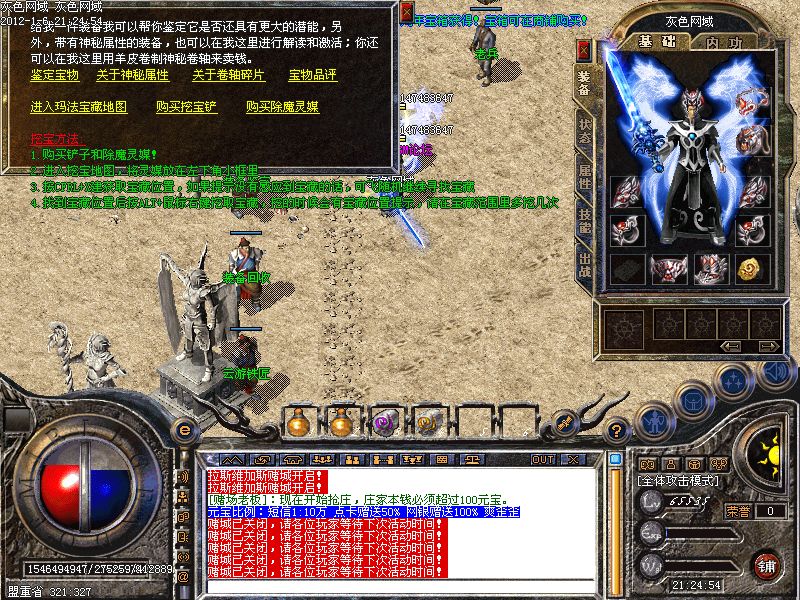Click the OUT button above the chat
800x600 pixels.
pos(543,459)
